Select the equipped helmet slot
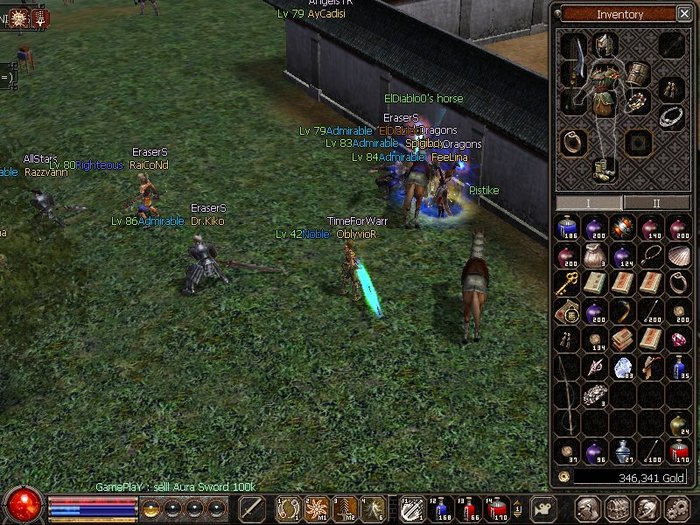The width and height of the screenshot is (700, 525). [603, 44]
